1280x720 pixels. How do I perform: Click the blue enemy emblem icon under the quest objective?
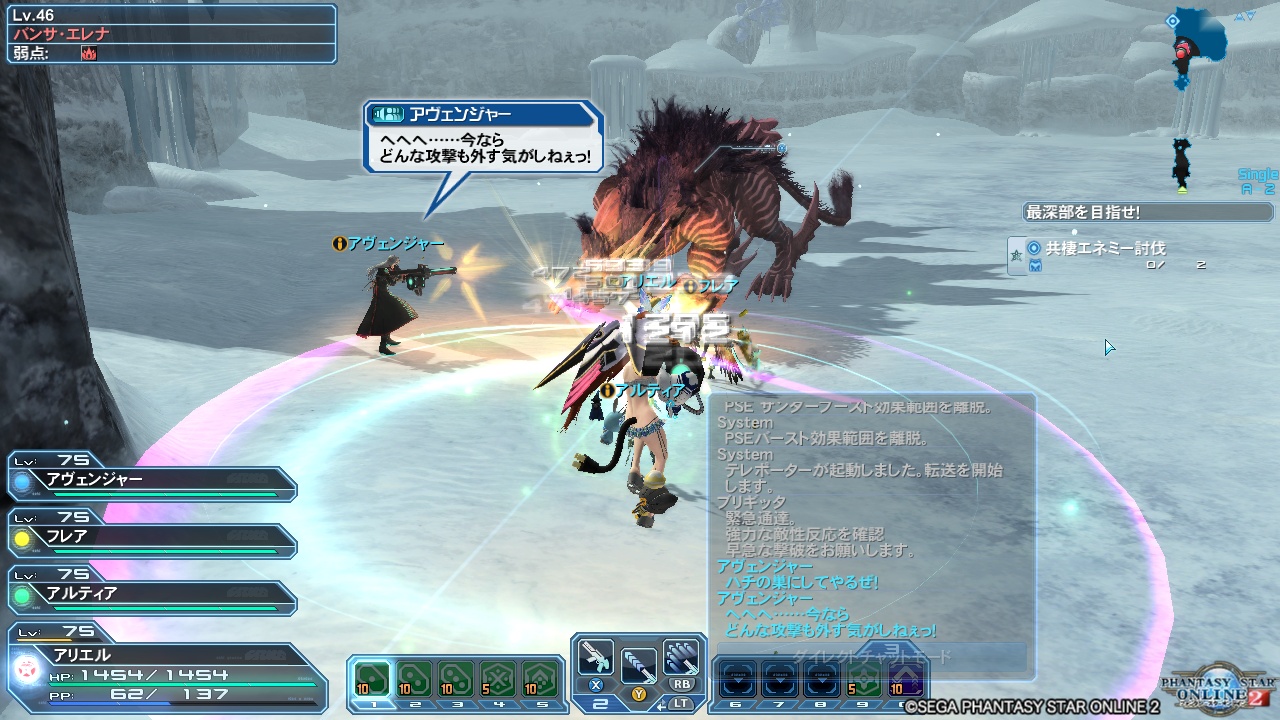coord(1037,264)
